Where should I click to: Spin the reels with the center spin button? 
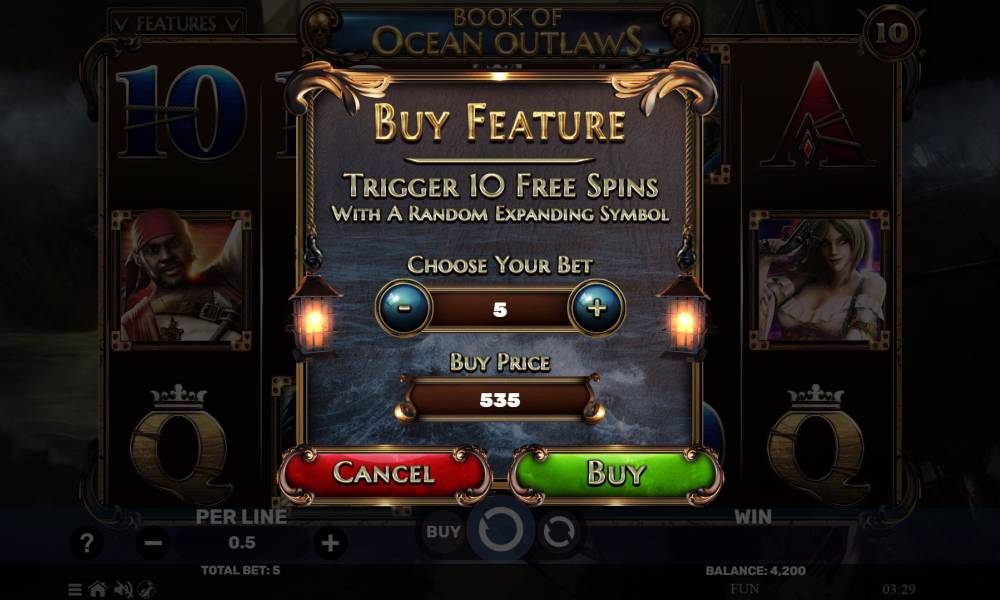click(x=499, y=531)
